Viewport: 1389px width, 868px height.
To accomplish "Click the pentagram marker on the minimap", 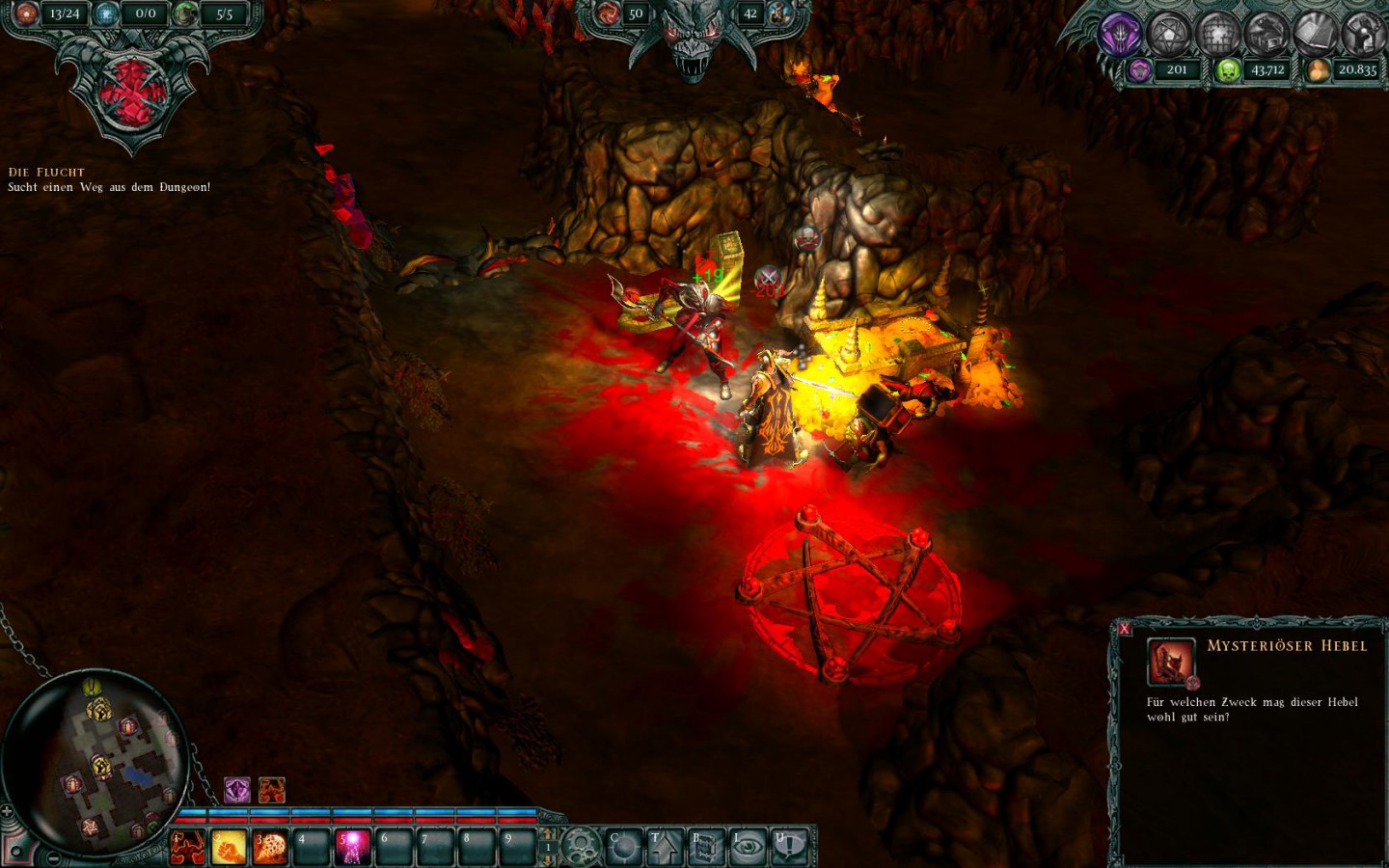I will point(90,827).
